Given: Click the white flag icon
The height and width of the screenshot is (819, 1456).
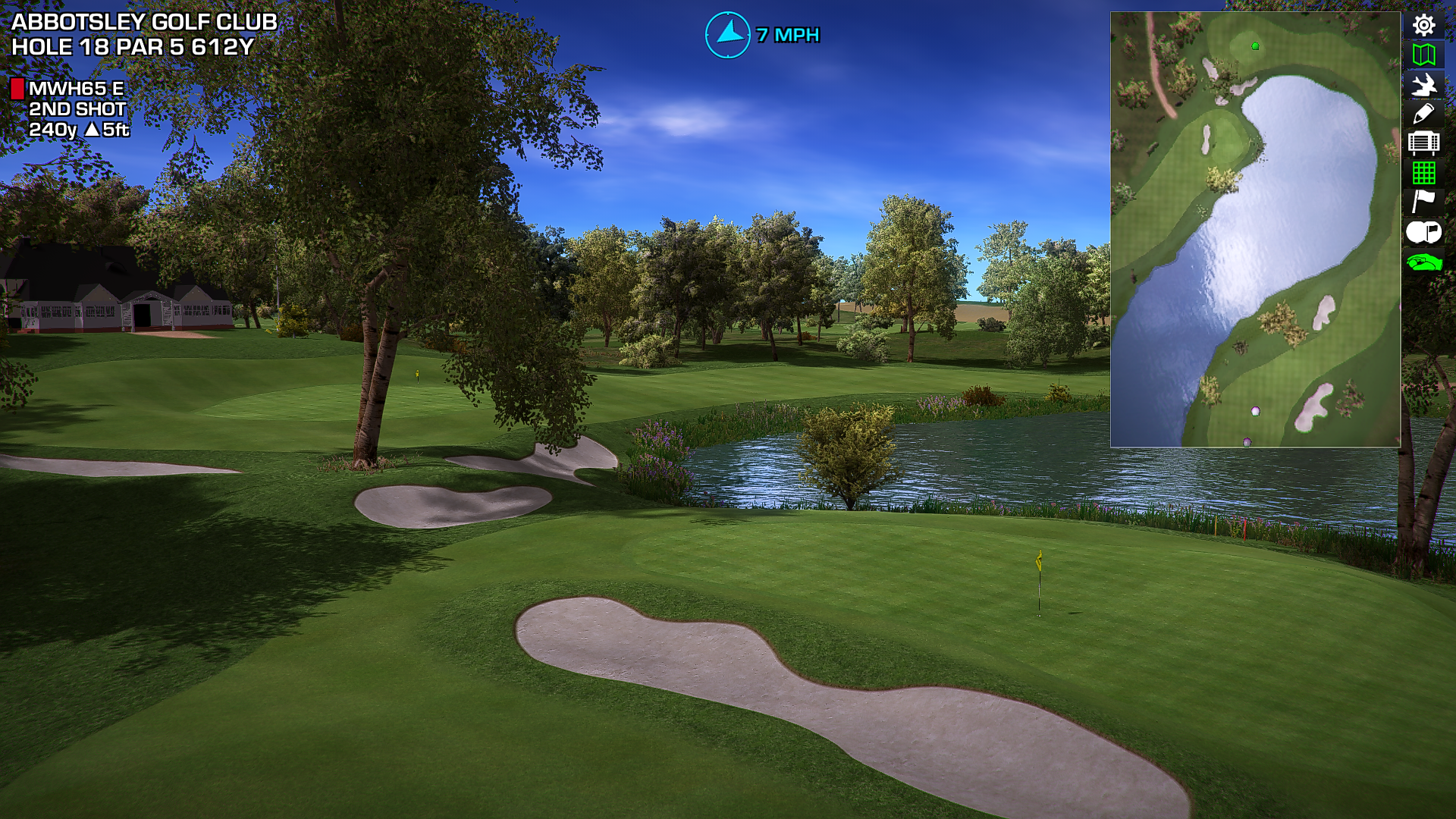Looking at the screenshot, I should [1423, 202].
